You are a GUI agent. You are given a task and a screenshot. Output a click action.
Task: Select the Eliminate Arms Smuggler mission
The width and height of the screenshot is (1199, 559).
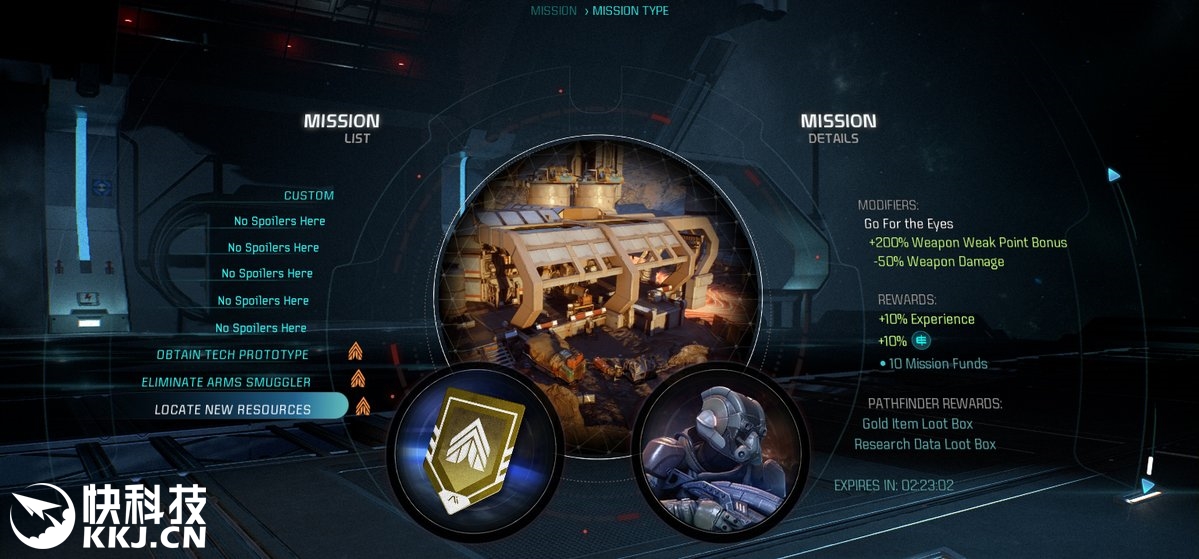click(226, 382)
